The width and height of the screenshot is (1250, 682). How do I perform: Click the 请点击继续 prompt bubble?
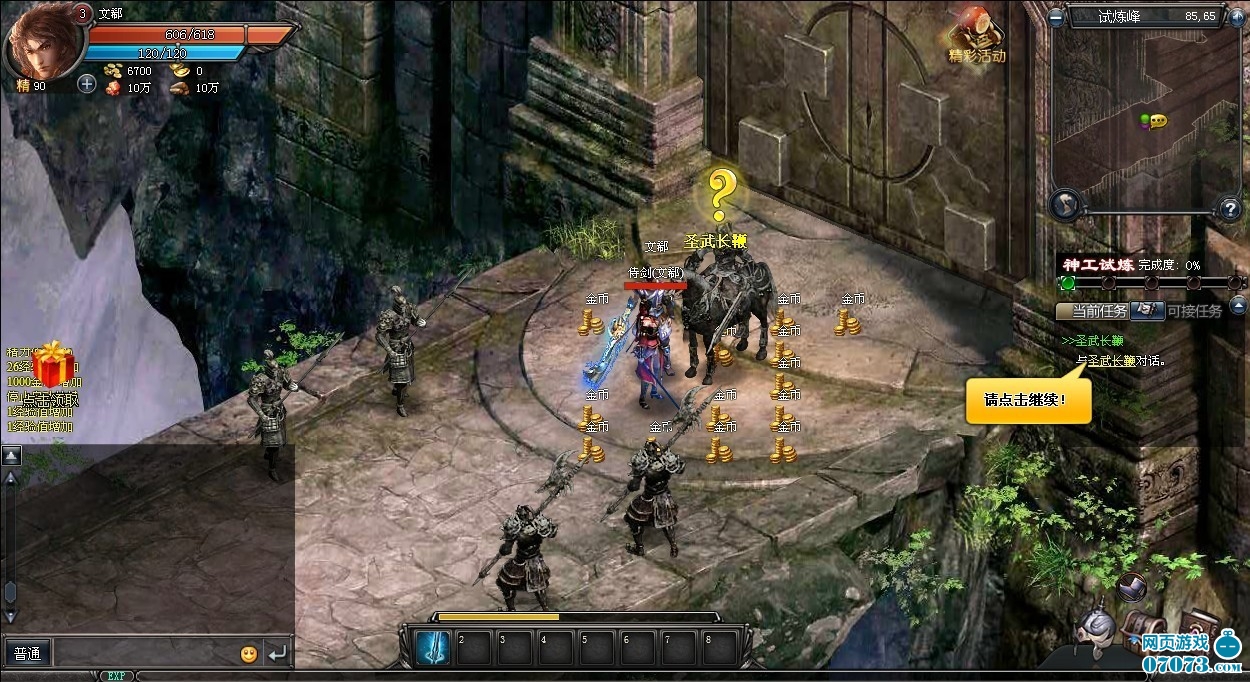(x=1028, y=400)
